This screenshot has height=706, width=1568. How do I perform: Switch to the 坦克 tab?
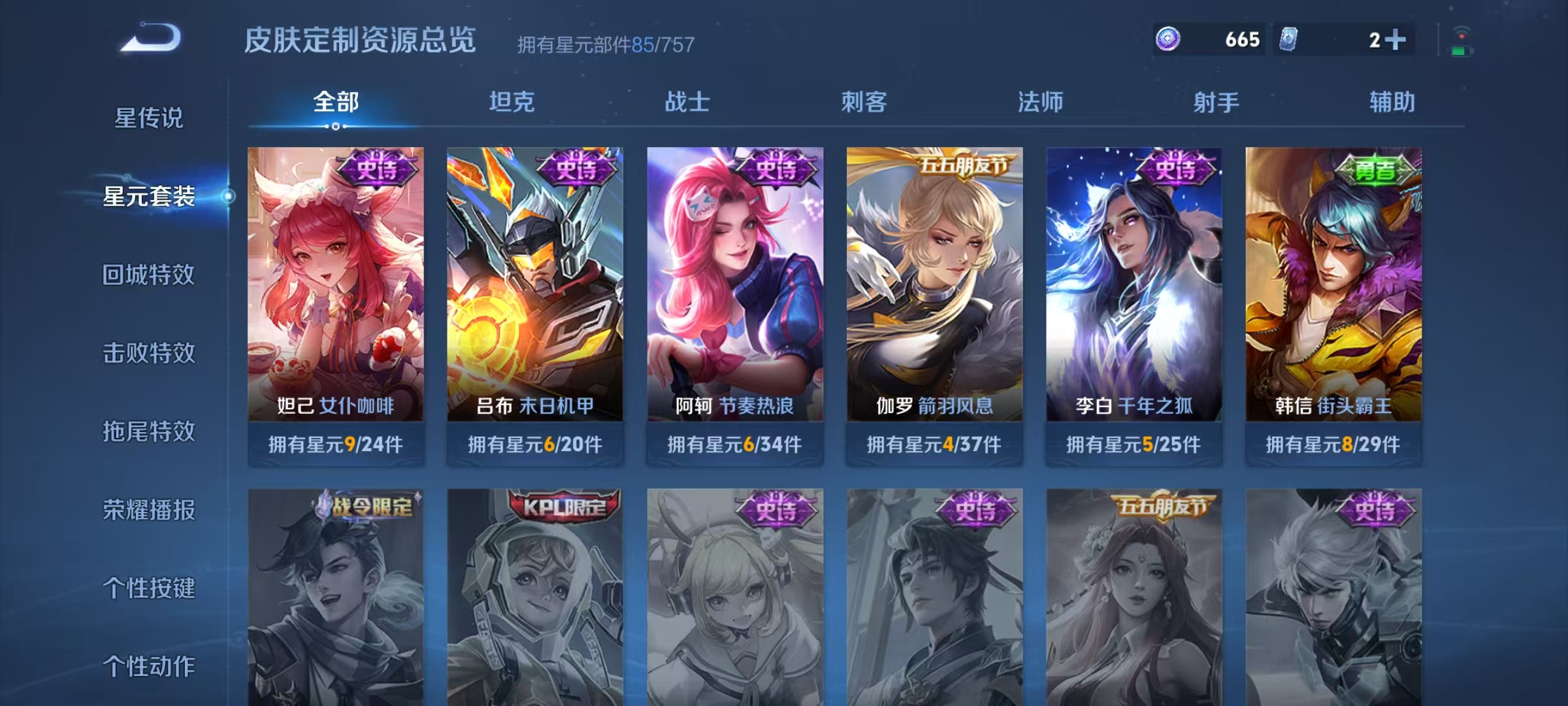[513, 102]
